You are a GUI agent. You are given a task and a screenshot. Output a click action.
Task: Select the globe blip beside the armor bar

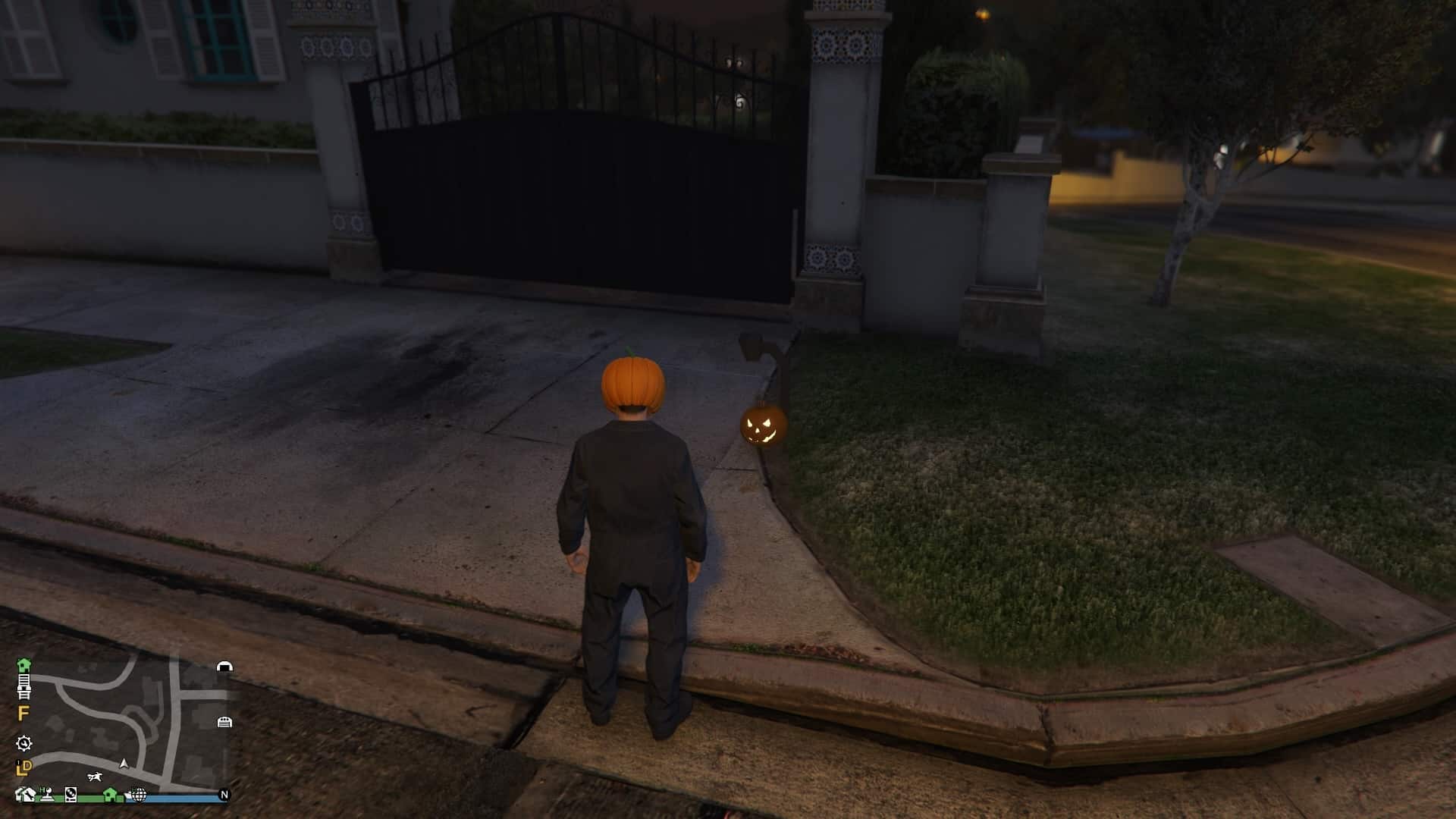click(x=138, y=795)
